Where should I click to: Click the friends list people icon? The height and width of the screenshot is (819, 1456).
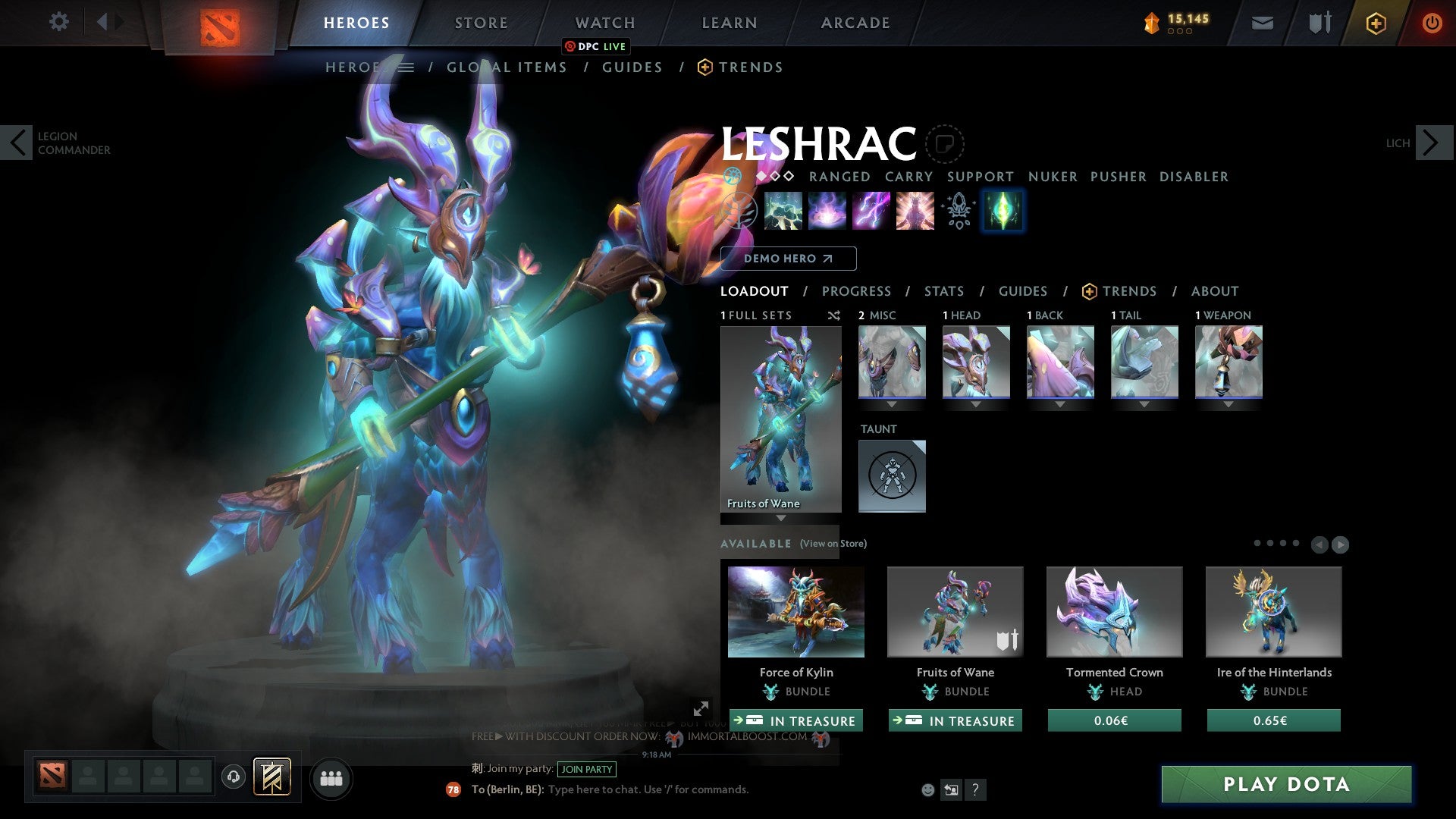click(x=331, y=778)
